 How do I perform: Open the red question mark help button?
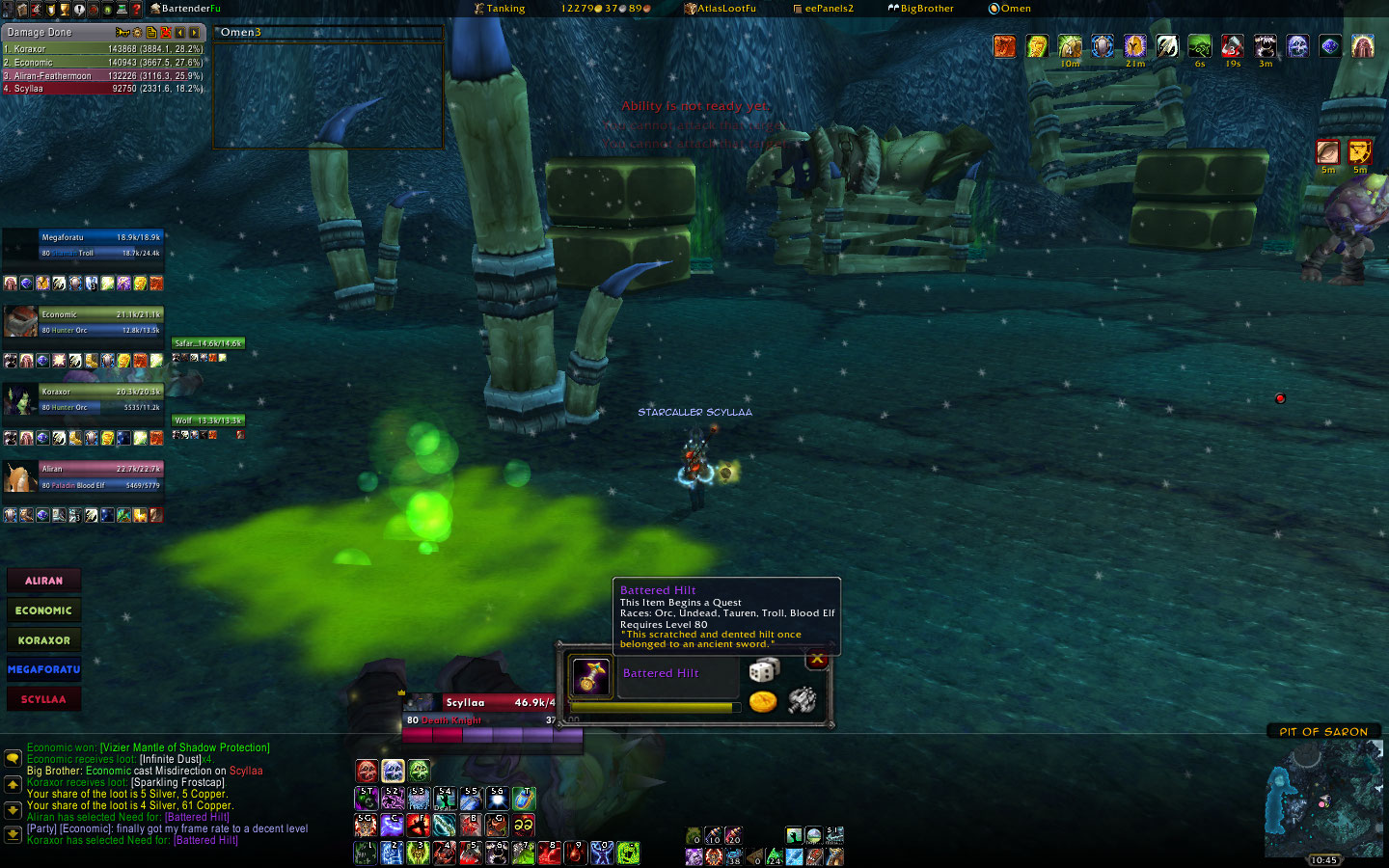click(136, 9)
